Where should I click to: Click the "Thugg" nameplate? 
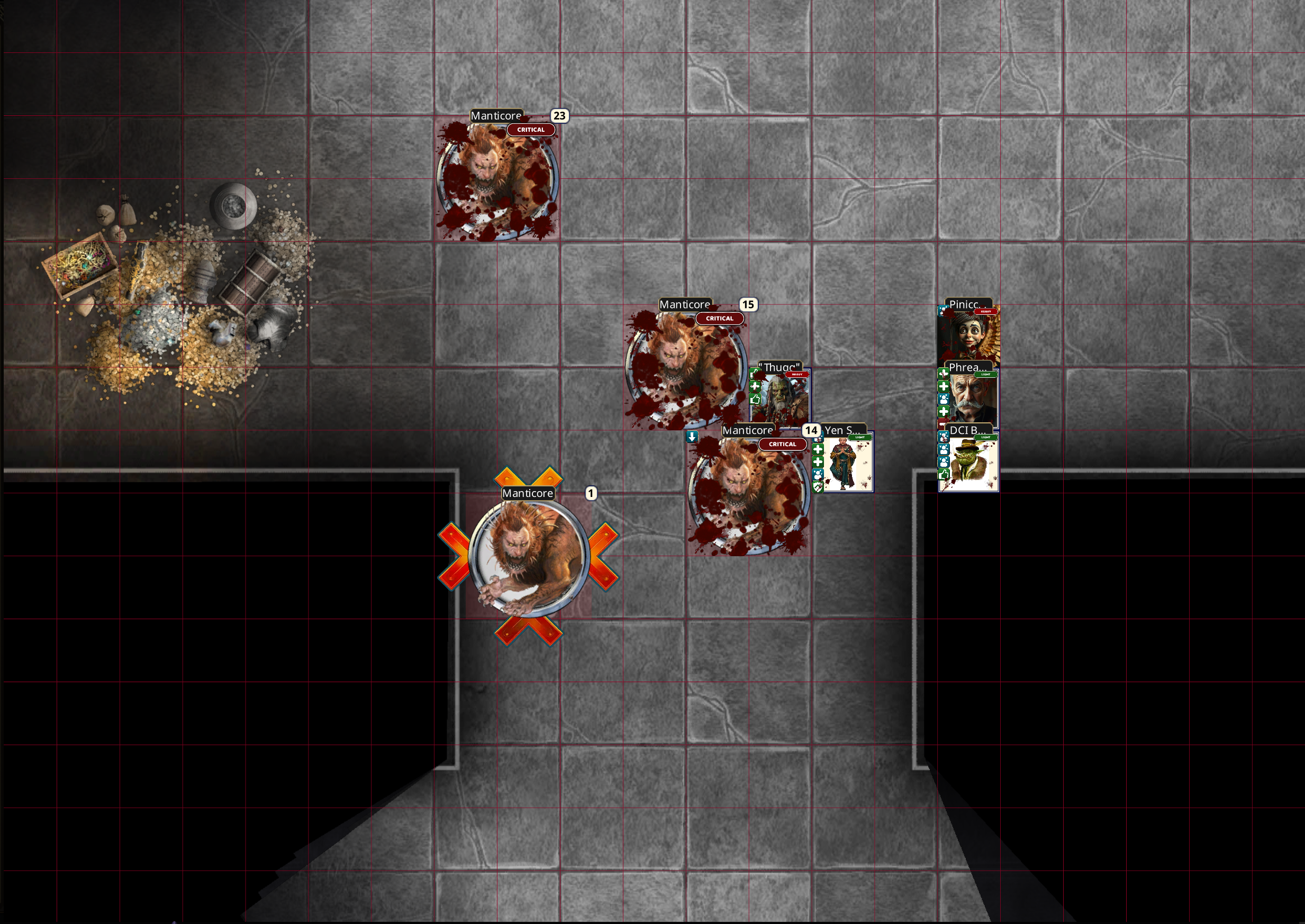781,365
